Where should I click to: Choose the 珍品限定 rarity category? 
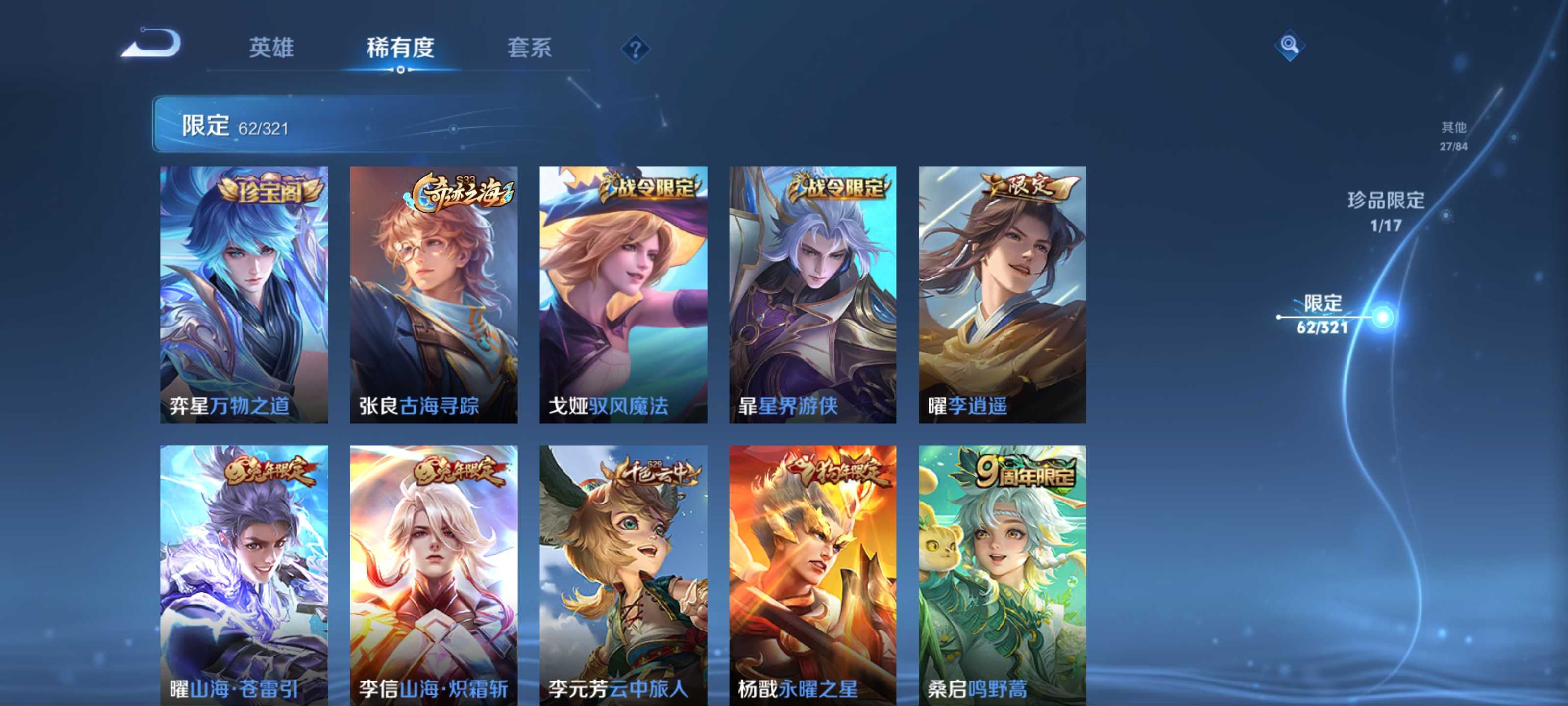pos(1386,210)
